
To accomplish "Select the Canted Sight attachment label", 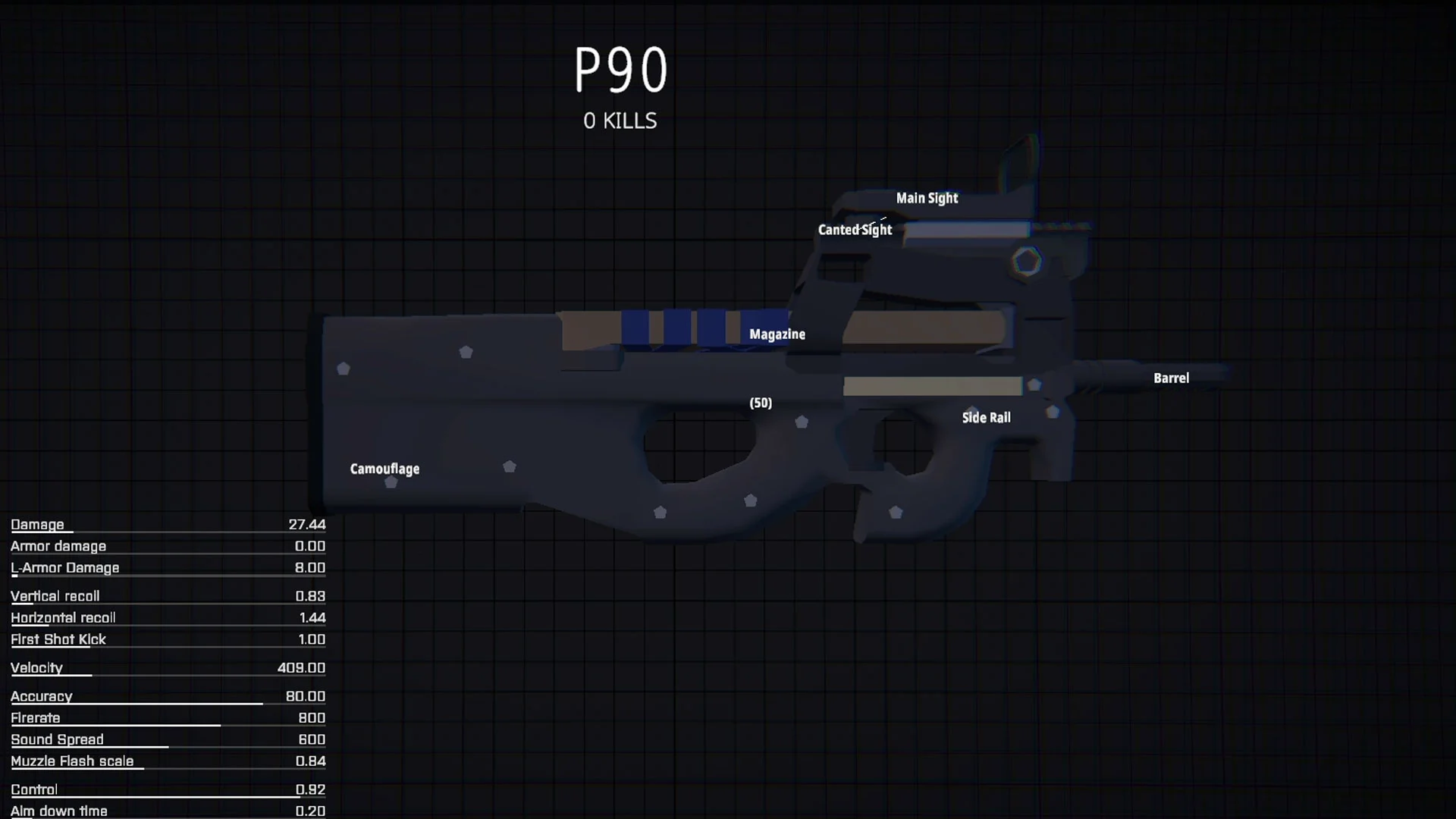I will (855, 230).
